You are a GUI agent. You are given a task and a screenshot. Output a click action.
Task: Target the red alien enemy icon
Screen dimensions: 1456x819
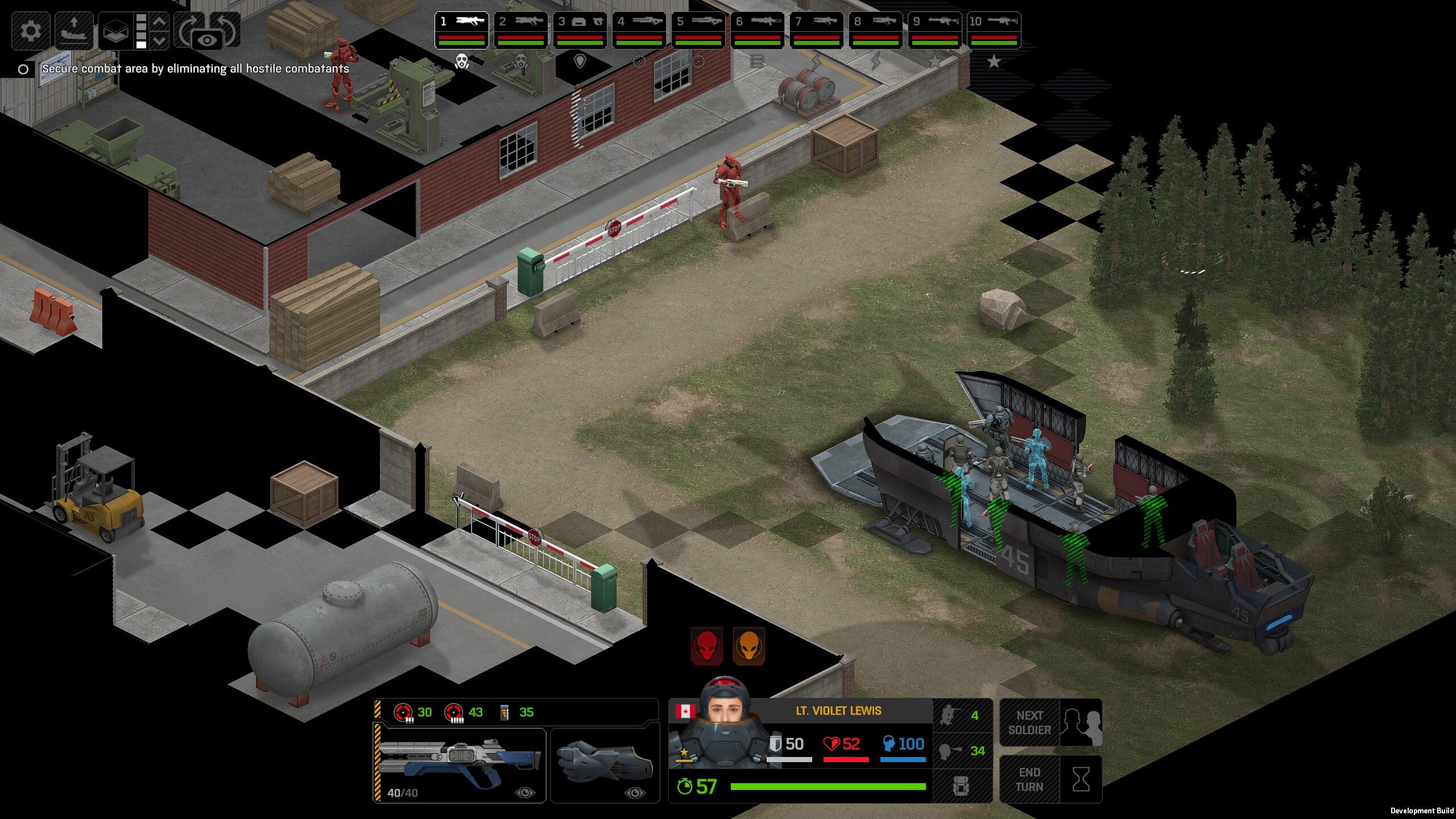pyautogui.click(x=707, y=646)
